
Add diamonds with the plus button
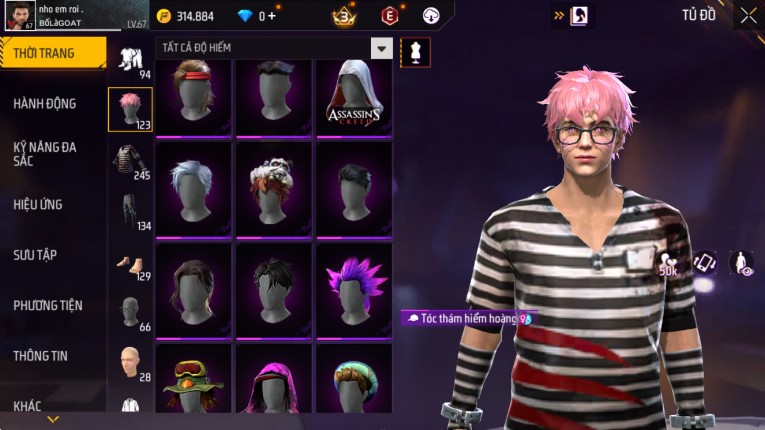(273, 16)
